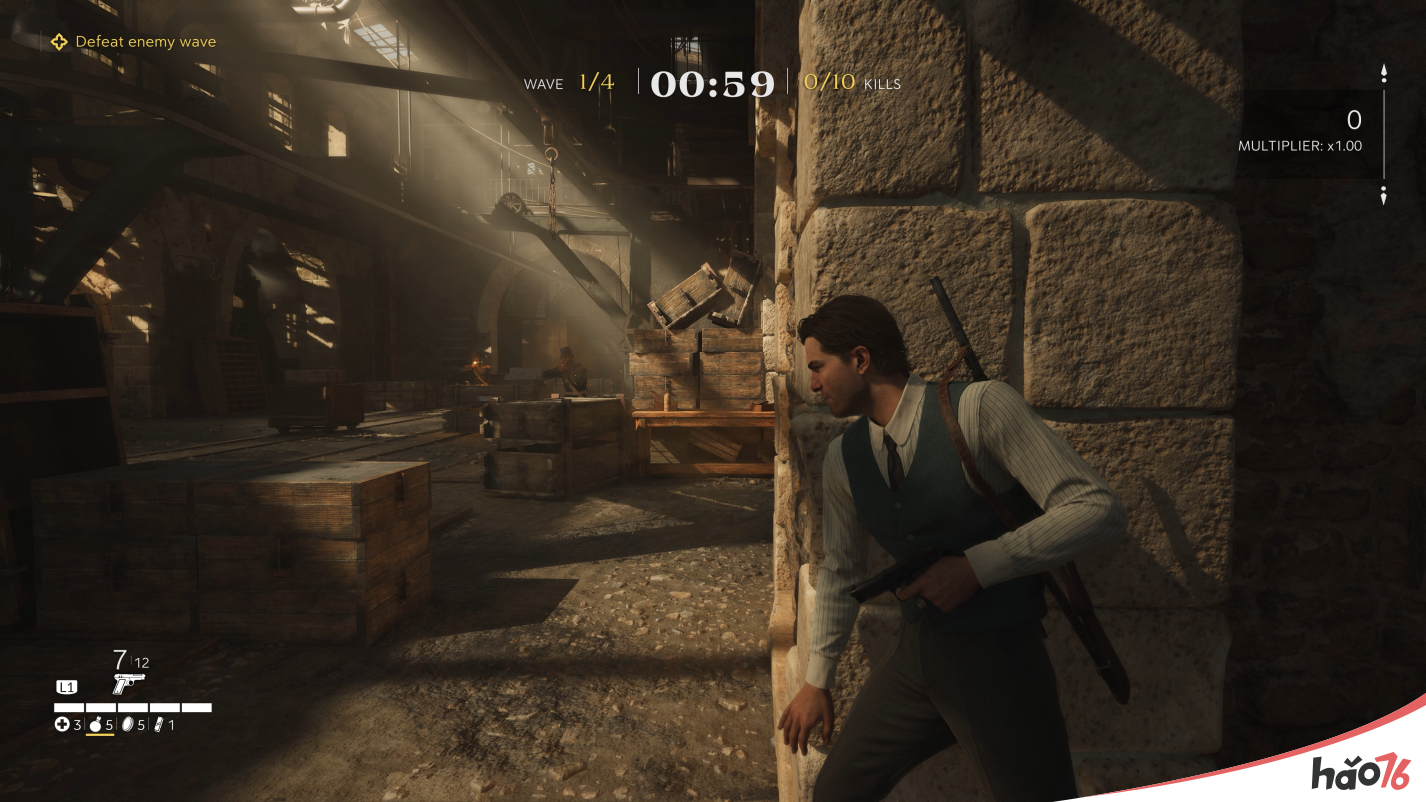Select the dynamite stick item
1426x802 pixels.
point(159,725)
